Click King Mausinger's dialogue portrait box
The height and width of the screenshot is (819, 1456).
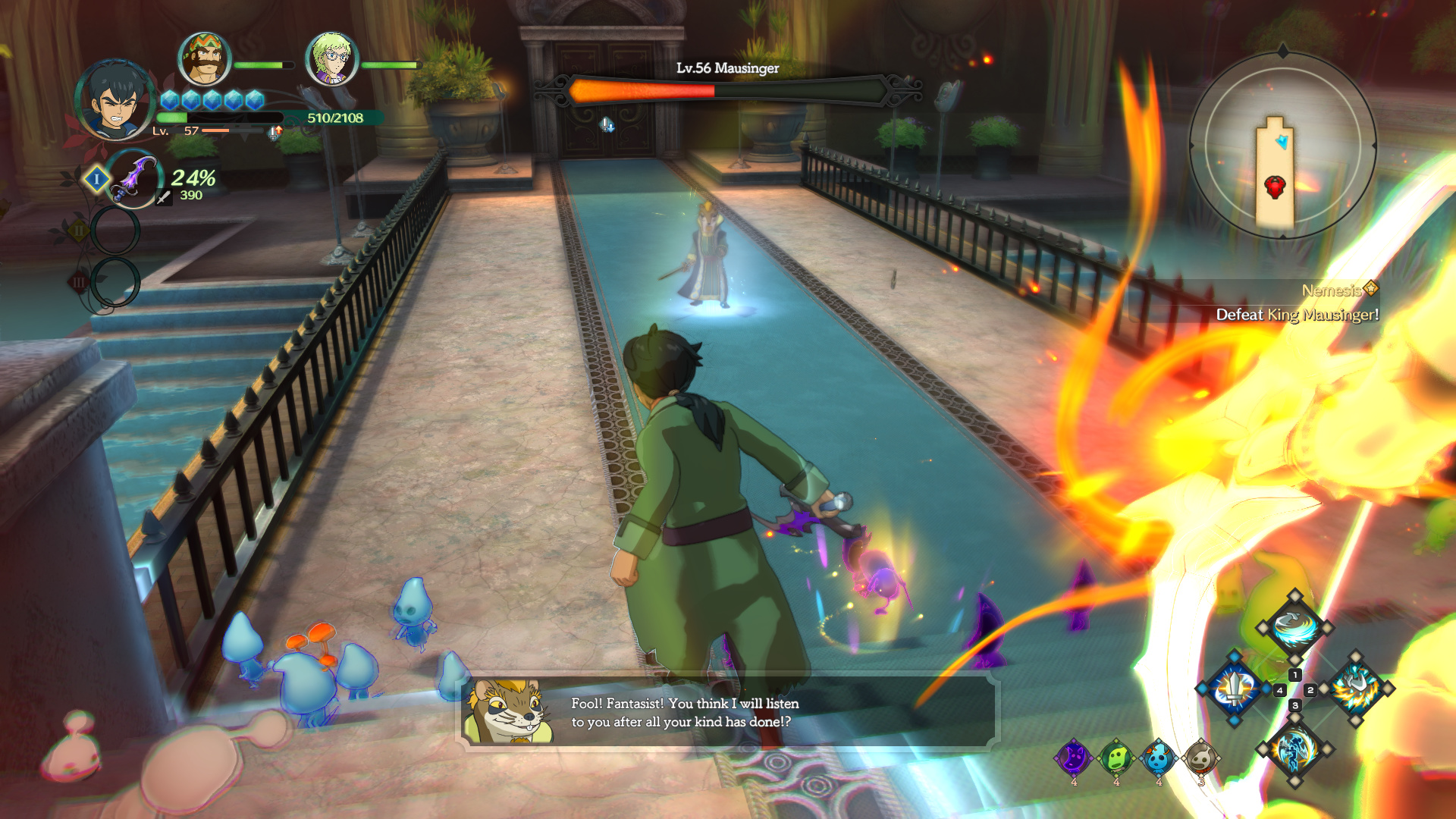[x=507, y=711]
